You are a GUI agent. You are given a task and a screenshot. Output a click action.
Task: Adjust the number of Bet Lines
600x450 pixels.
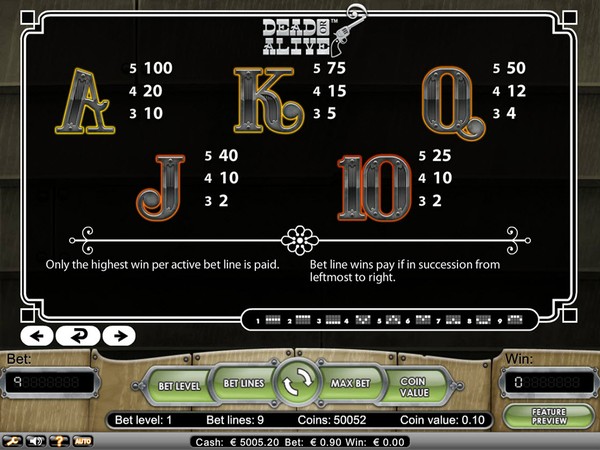(x=241, y=383)
